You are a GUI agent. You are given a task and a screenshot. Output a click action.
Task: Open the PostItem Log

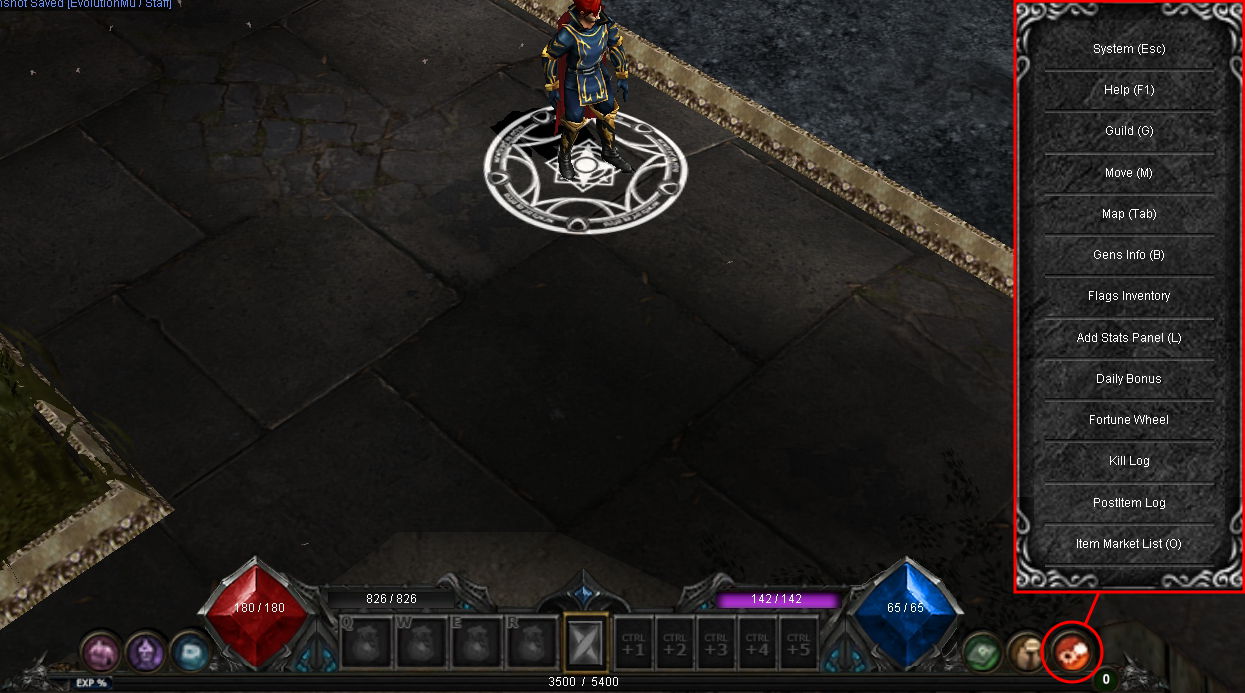point(1129,503)
